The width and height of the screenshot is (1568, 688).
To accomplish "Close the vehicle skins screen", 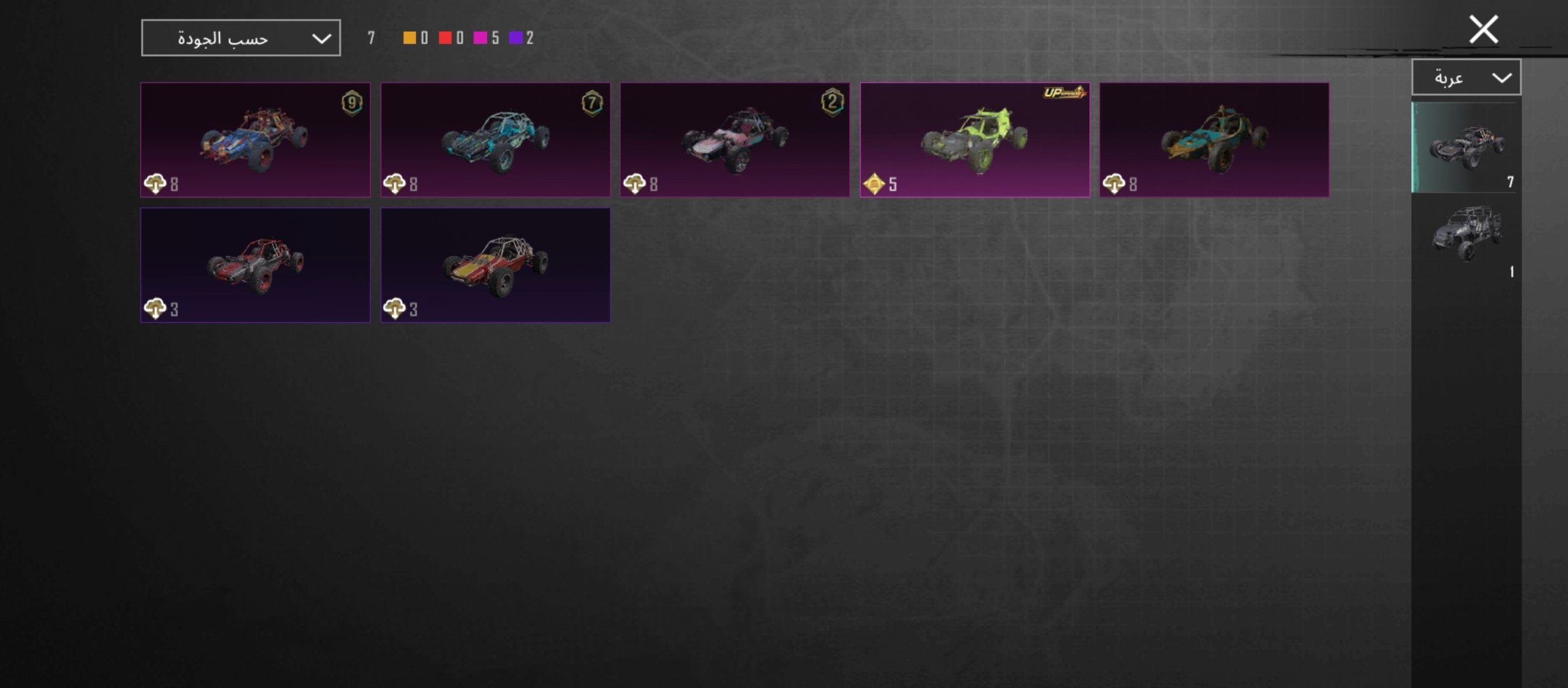I will tap(1483, 30).
